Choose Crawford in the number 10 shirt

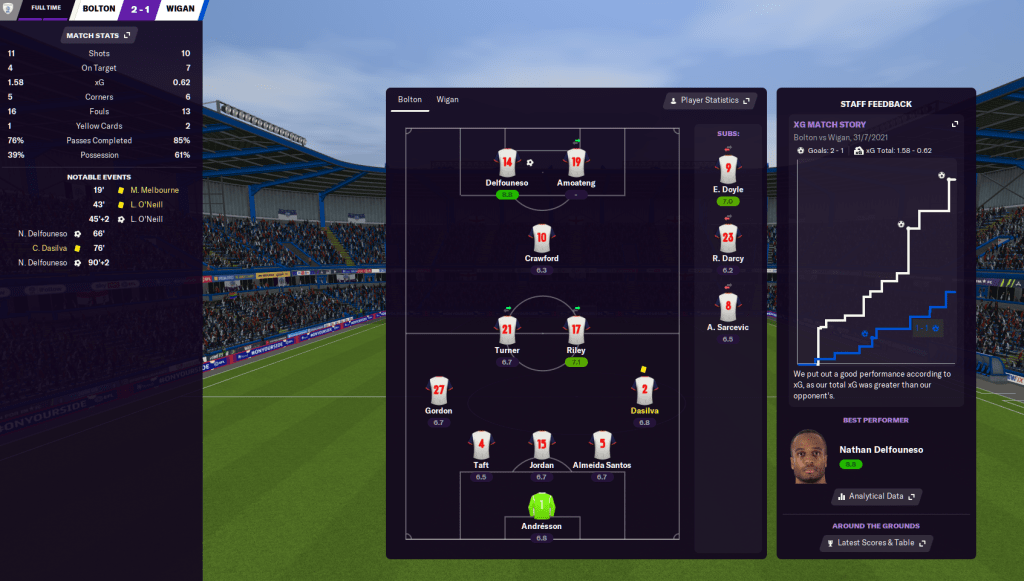541,238
